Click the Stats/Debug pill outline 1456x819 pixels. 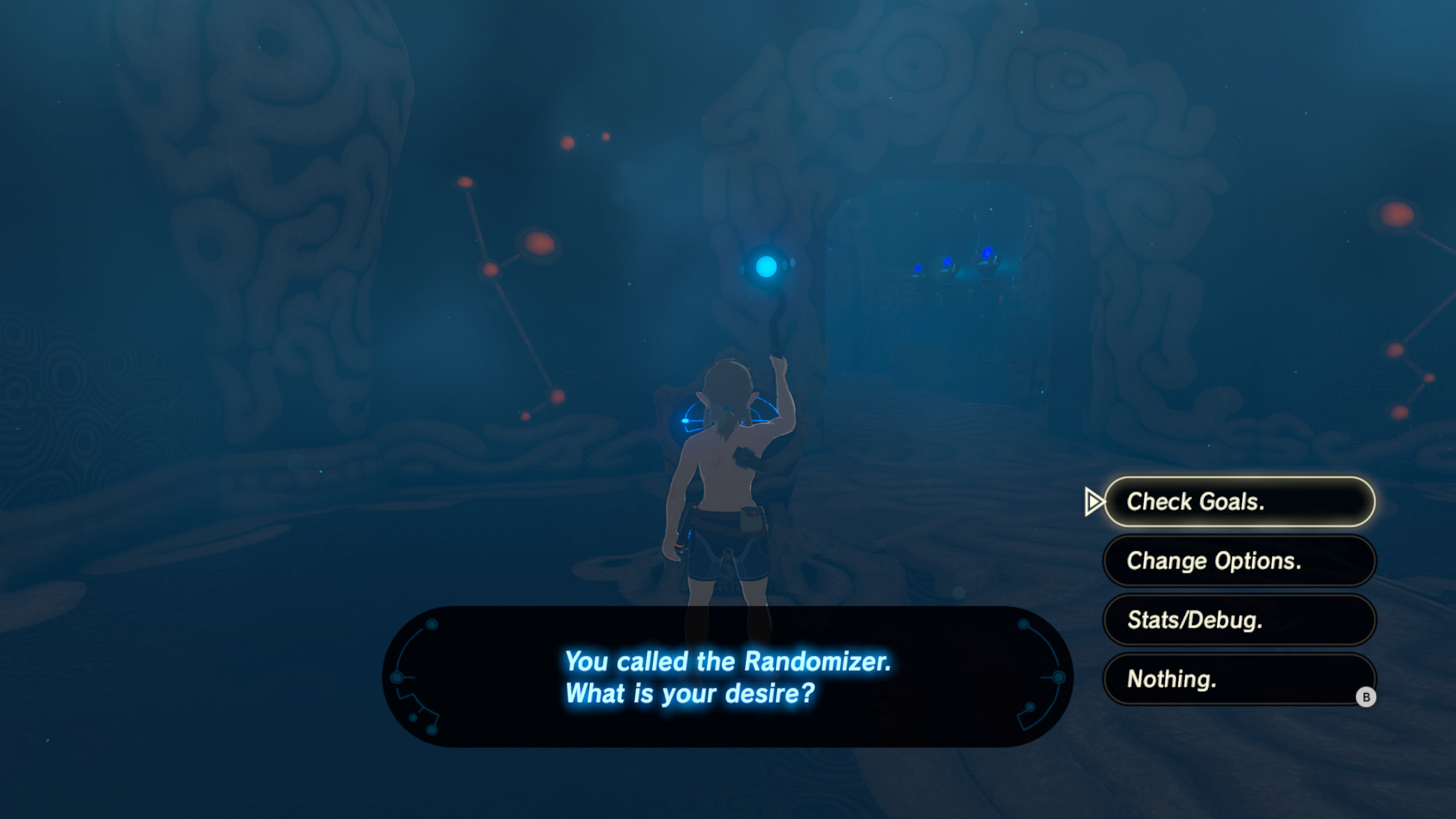click(1239, 621)
